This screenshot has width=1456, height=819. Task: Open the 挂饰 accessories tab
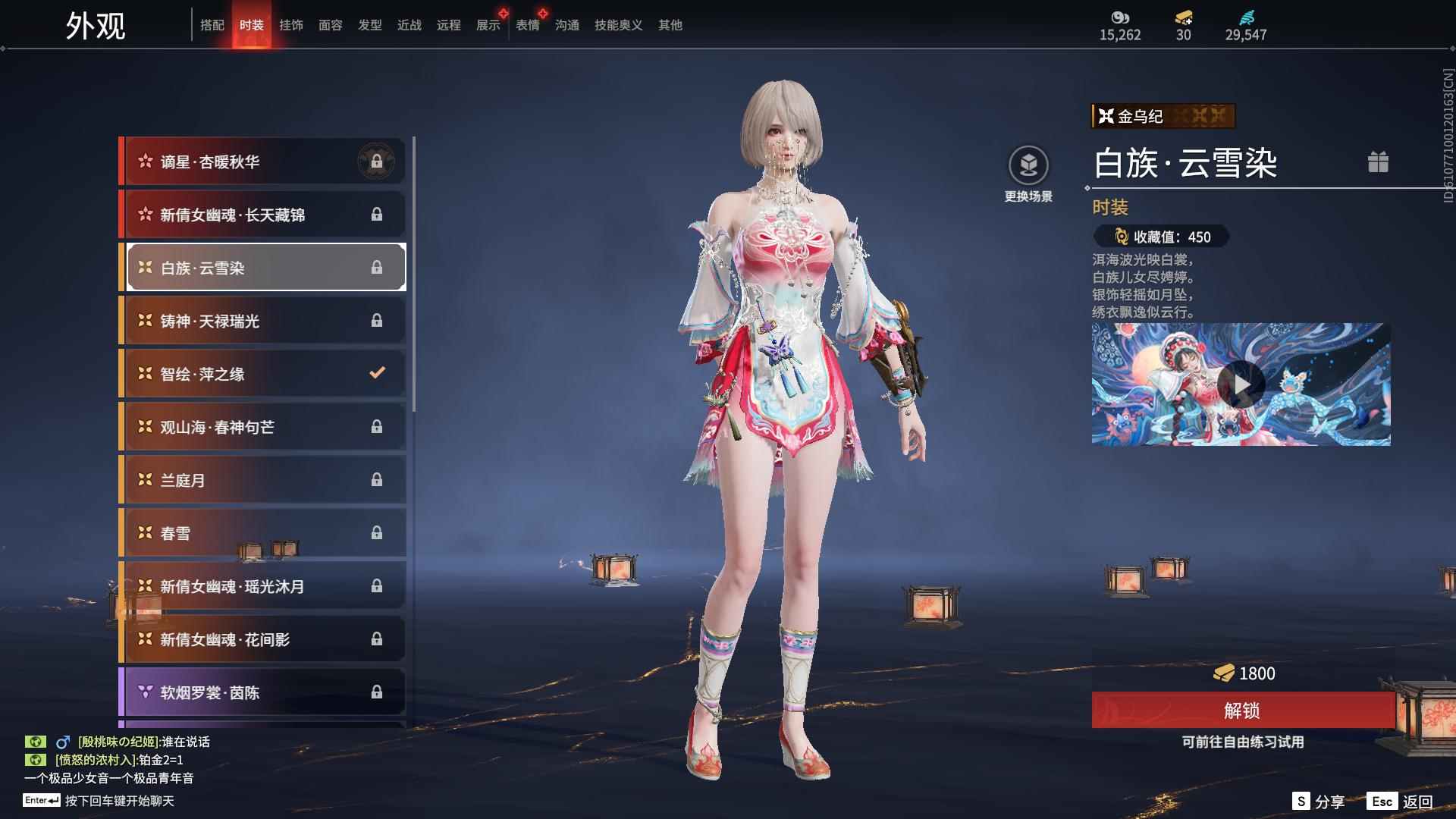point(291,25)
